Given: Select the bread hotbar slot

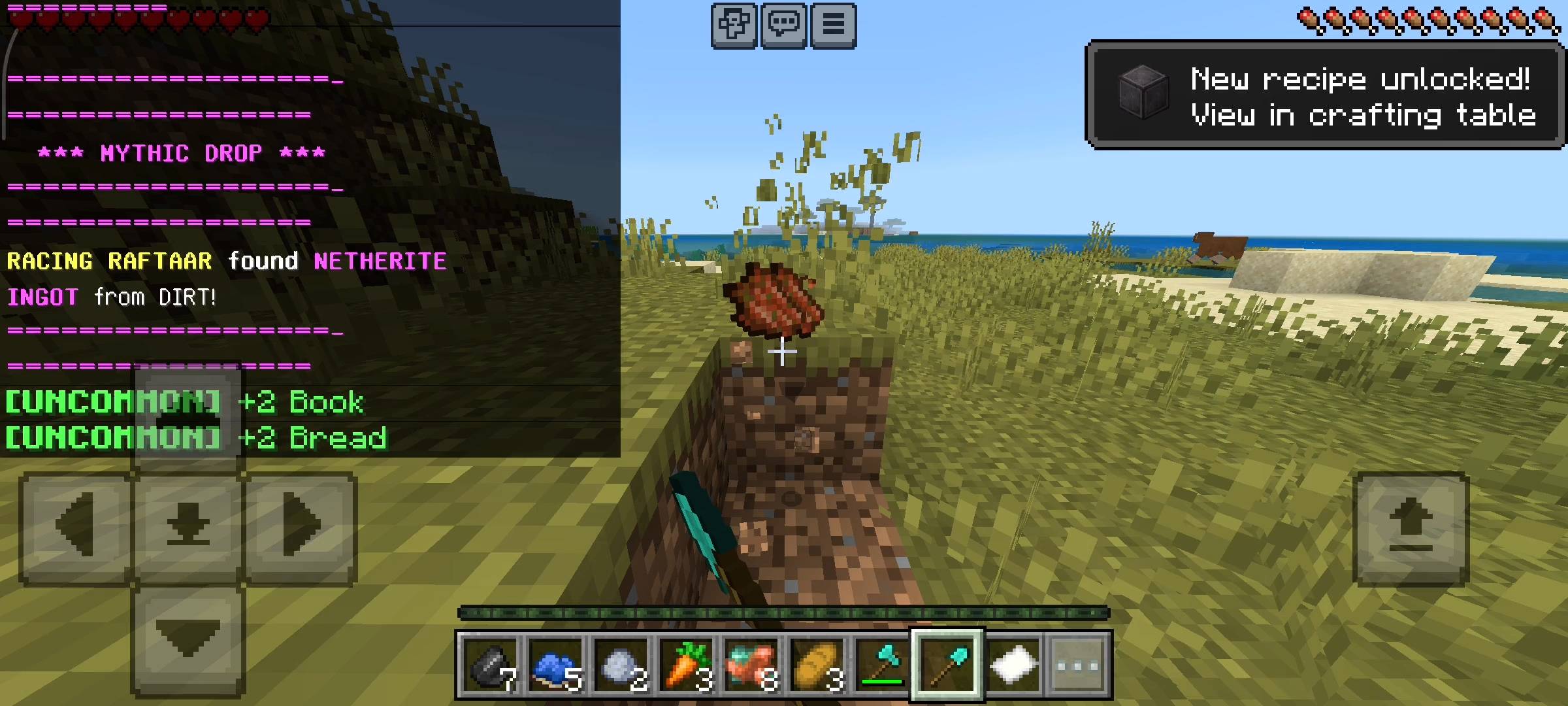Looking at the screenshot, I should (x=817, y=665).
